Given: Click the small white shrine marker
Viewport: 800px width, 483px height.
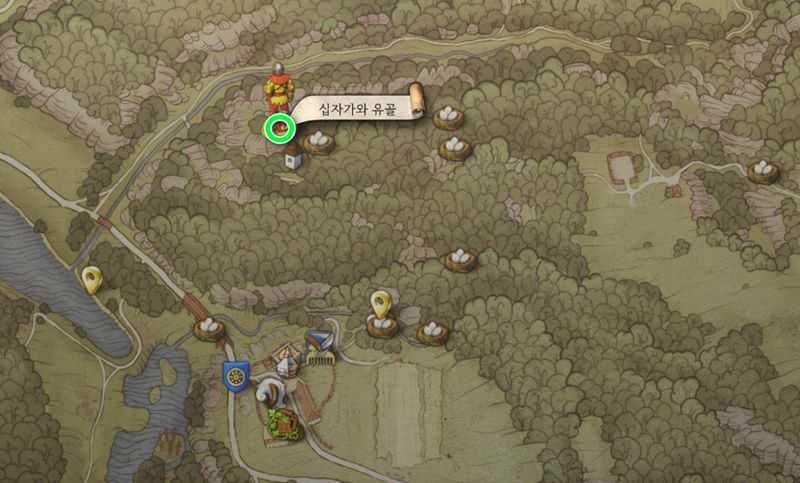Looking at the screenshot, I should pos(294,160).
